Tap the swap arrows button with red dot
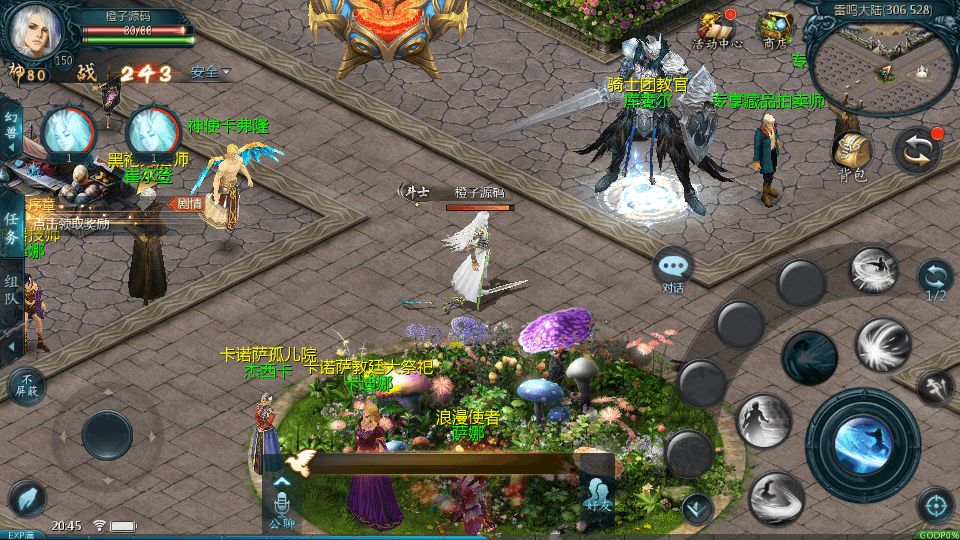 click(916, 151)
